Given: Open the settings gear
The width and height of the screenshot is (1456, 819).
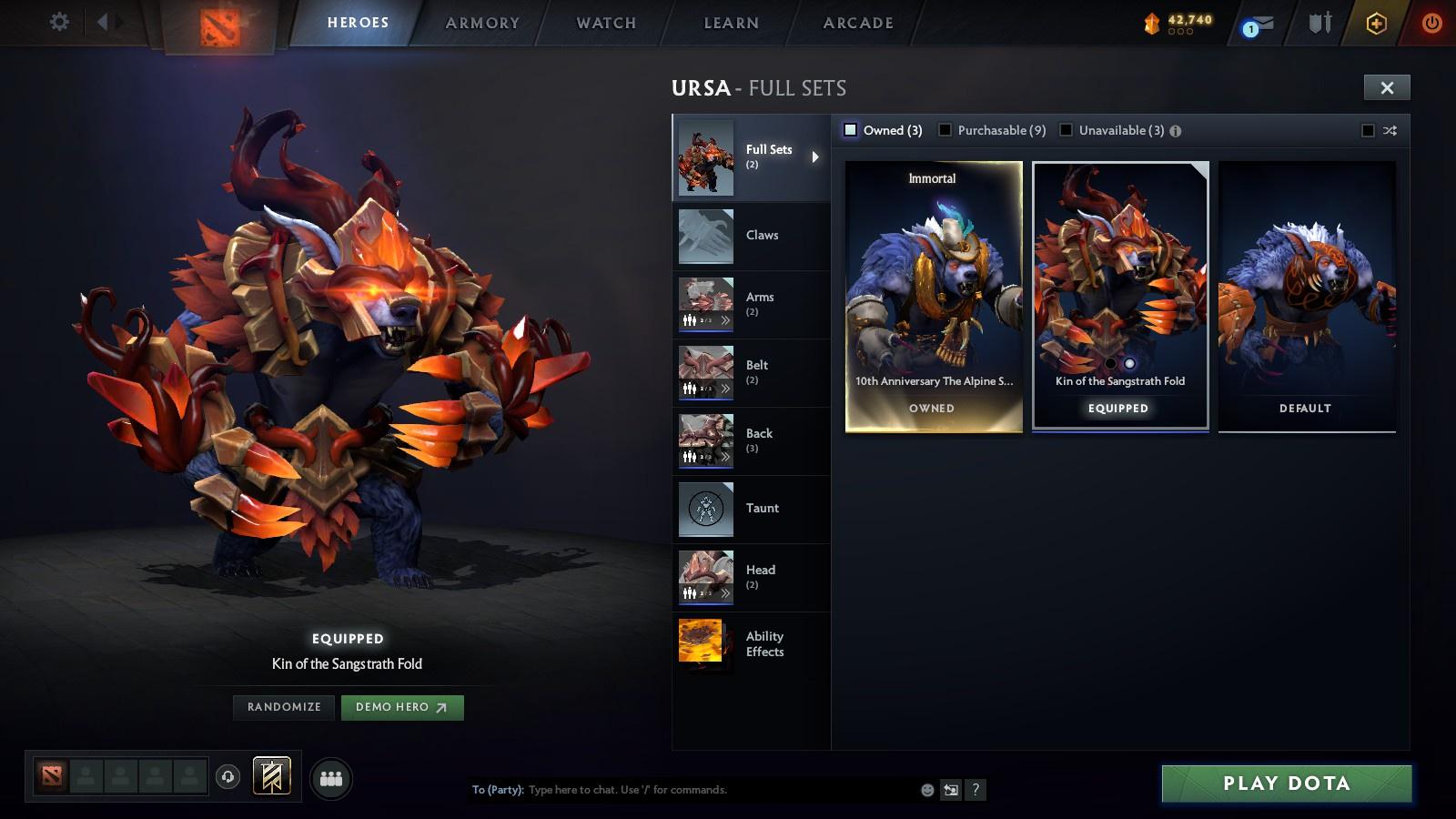Looking at the screenshot, I should click(59, 22).
